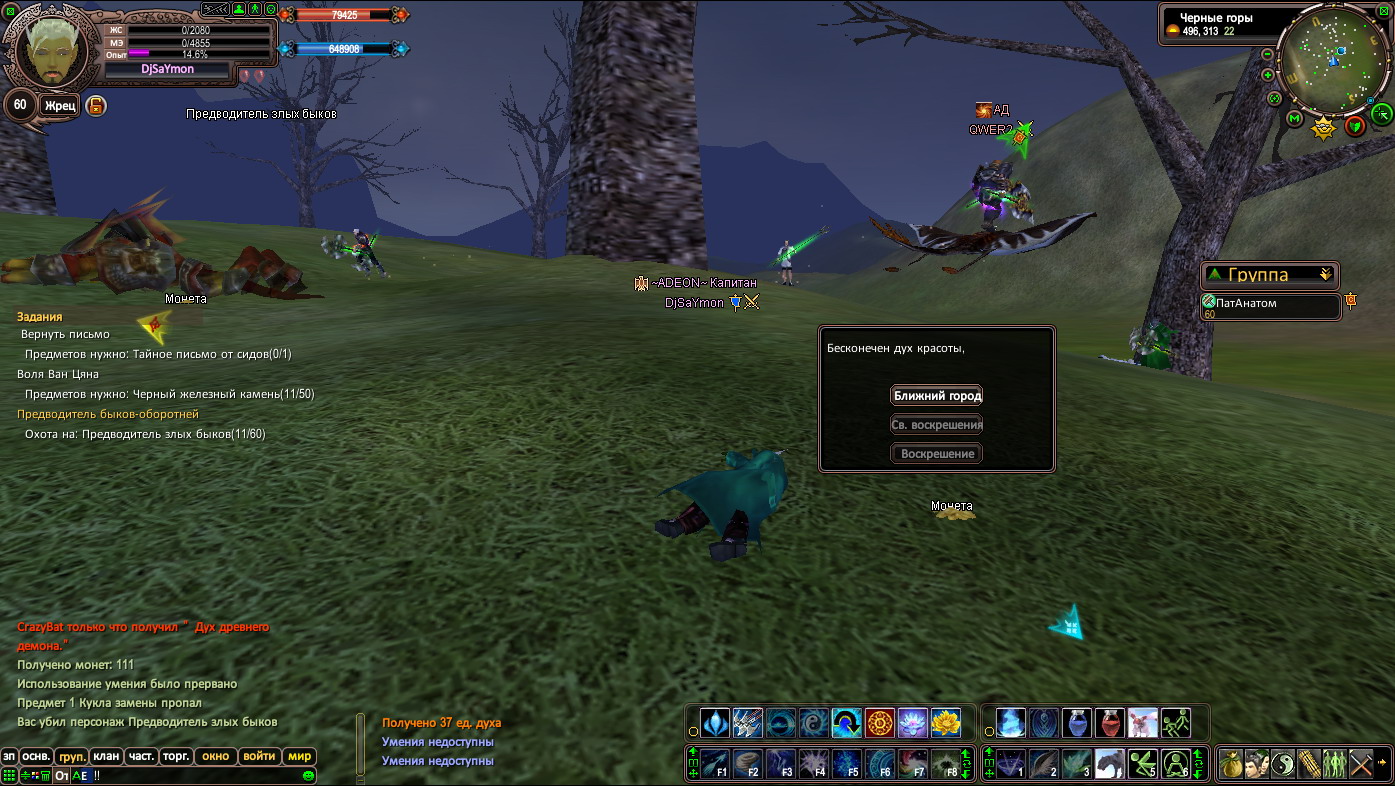Image resolution: width=1395 pixels, height=786 pixels.
Task: Select party member ПатАнатом in group panel
Action: pos(1271,306)
